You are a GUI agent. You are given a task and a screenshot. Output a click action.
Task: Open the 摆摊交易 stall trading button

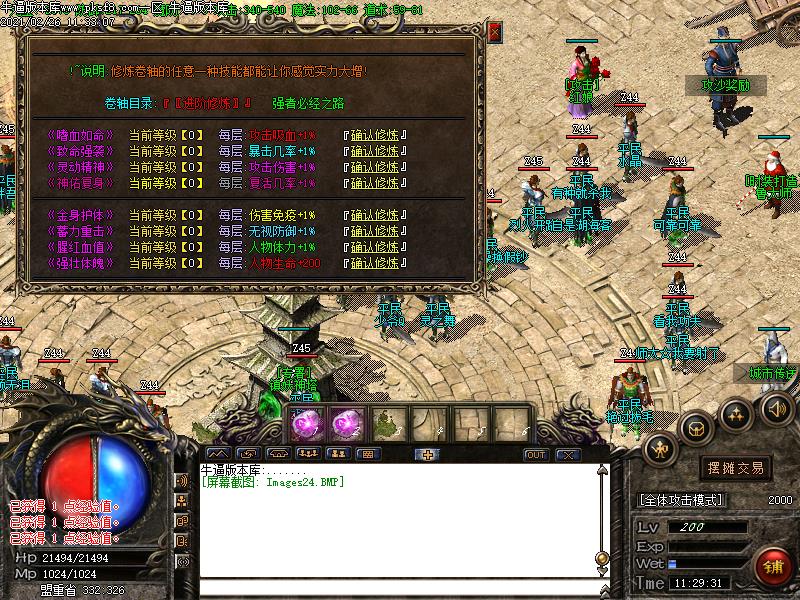(735, 468)
